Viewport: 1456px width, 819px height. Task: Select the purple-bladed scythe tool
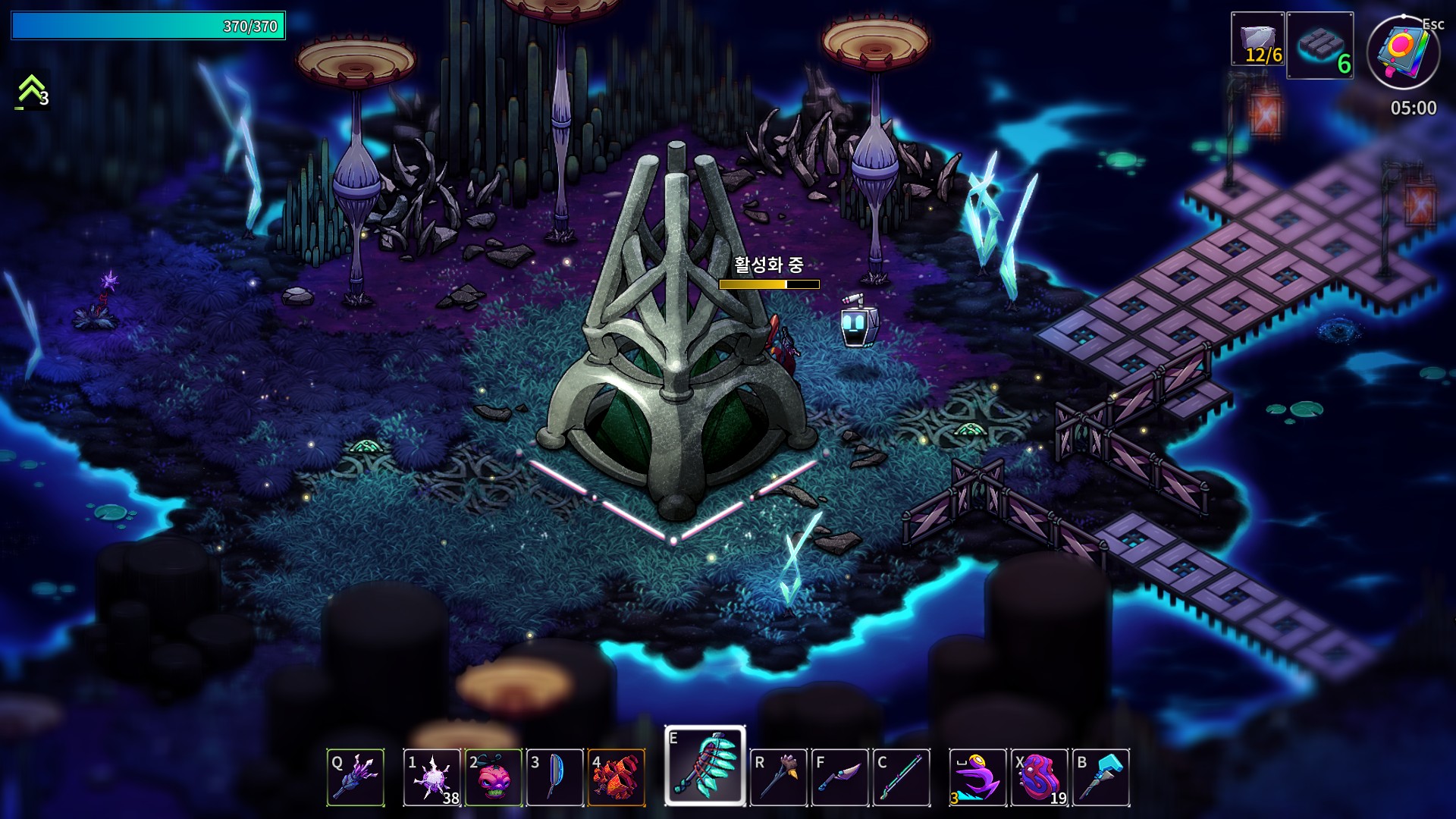point(840,777)
